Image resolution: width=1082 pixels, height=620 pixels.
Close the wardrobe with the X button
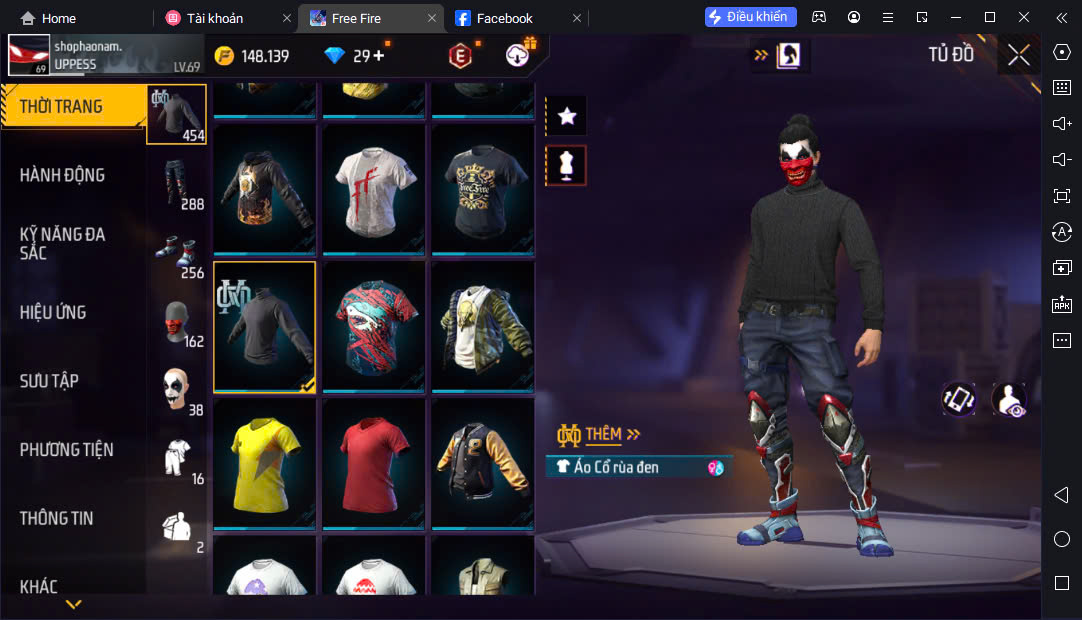[1018, 55]
